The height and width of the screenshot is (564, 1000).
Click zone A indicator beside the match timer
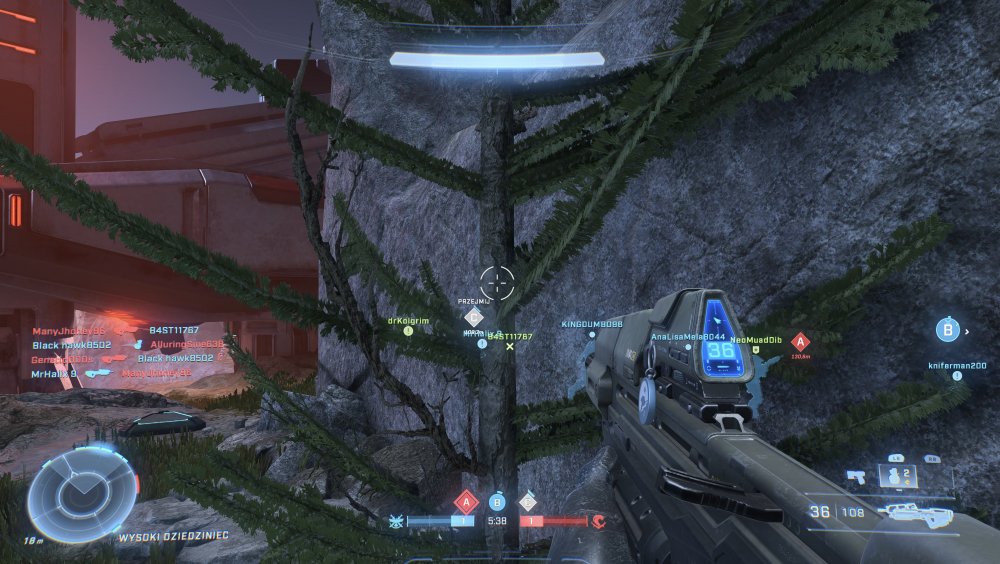point(466,501)
